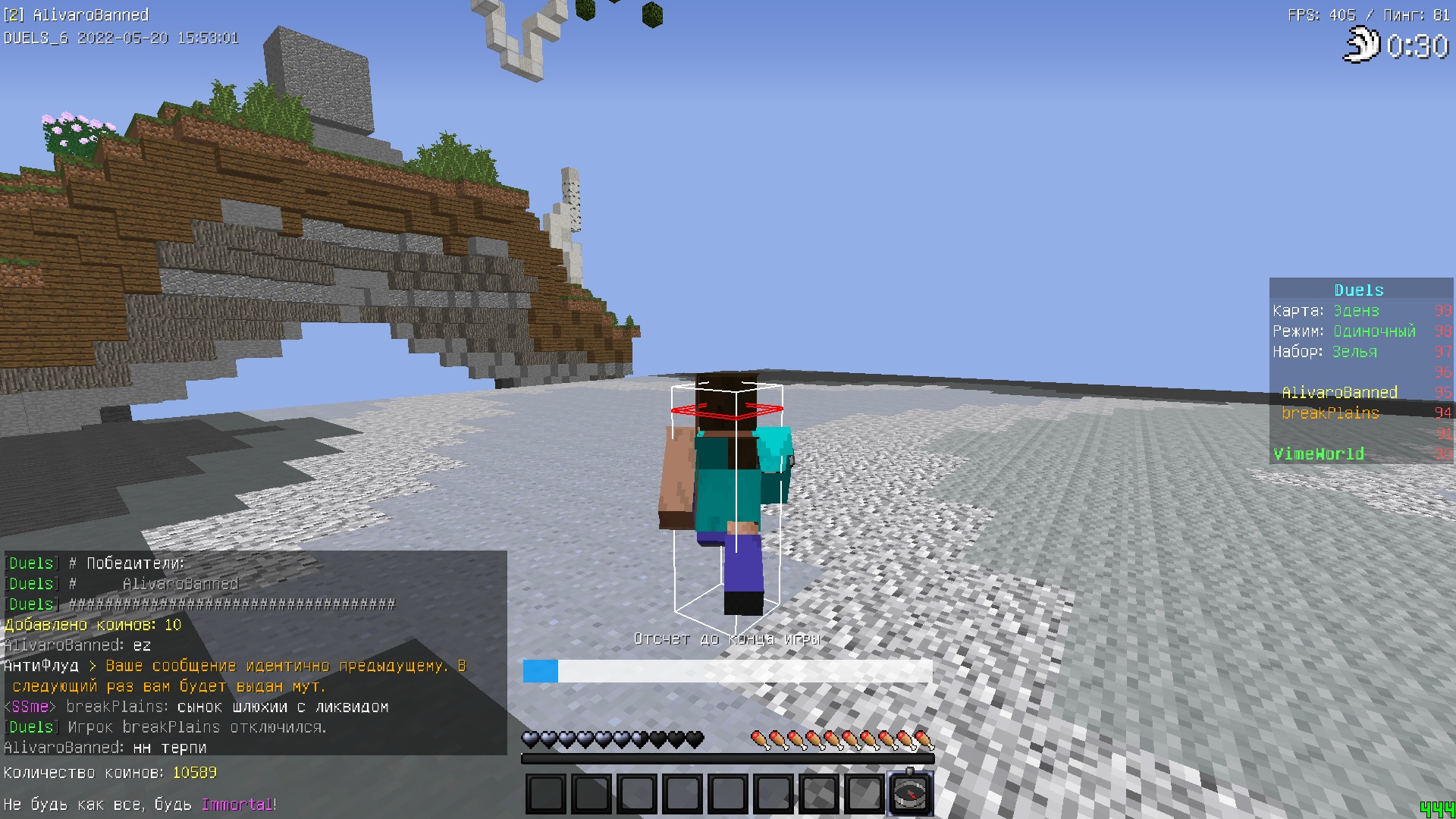Select breakPlains in the scoreboard

pos(1331,413)
